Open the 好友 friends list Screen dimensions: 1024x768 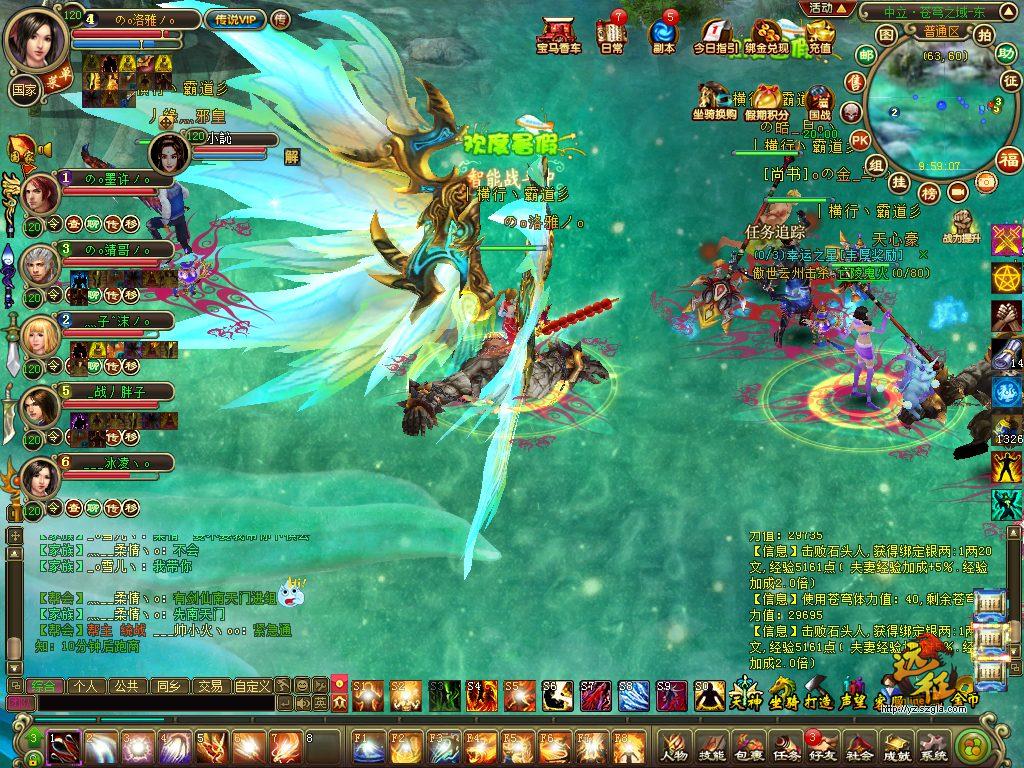(x=823, y=745)
